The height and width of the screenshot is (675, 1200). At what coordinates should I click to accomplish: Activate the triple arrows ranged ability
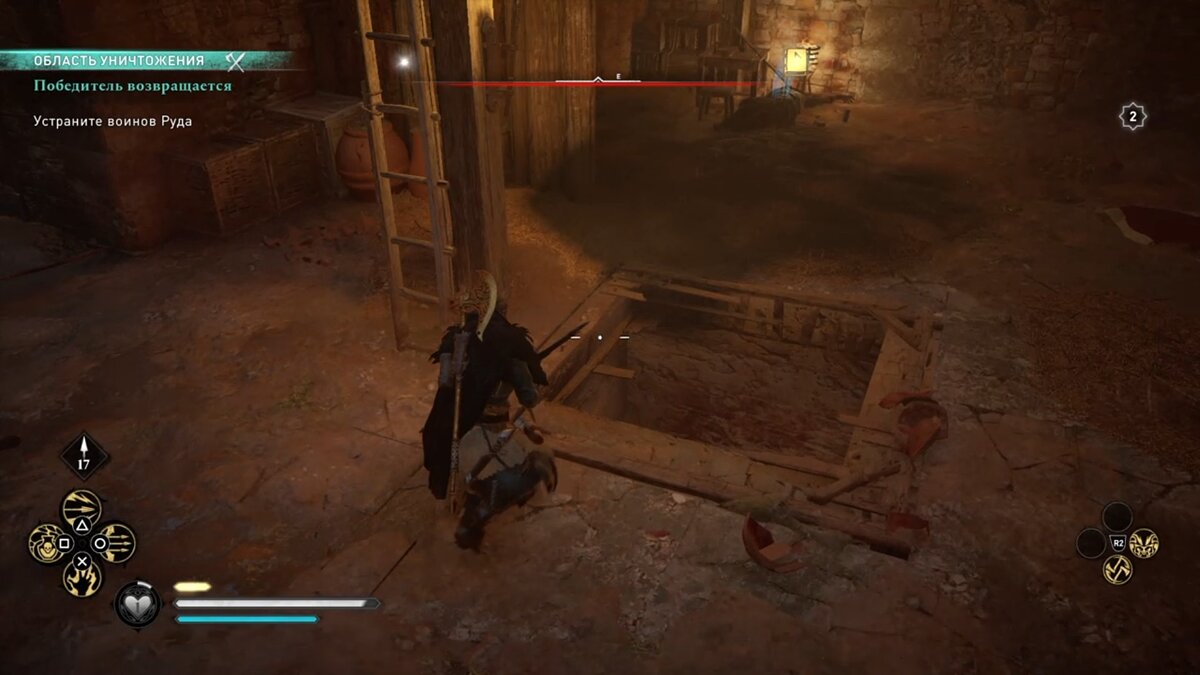click(x=117, y=543)
